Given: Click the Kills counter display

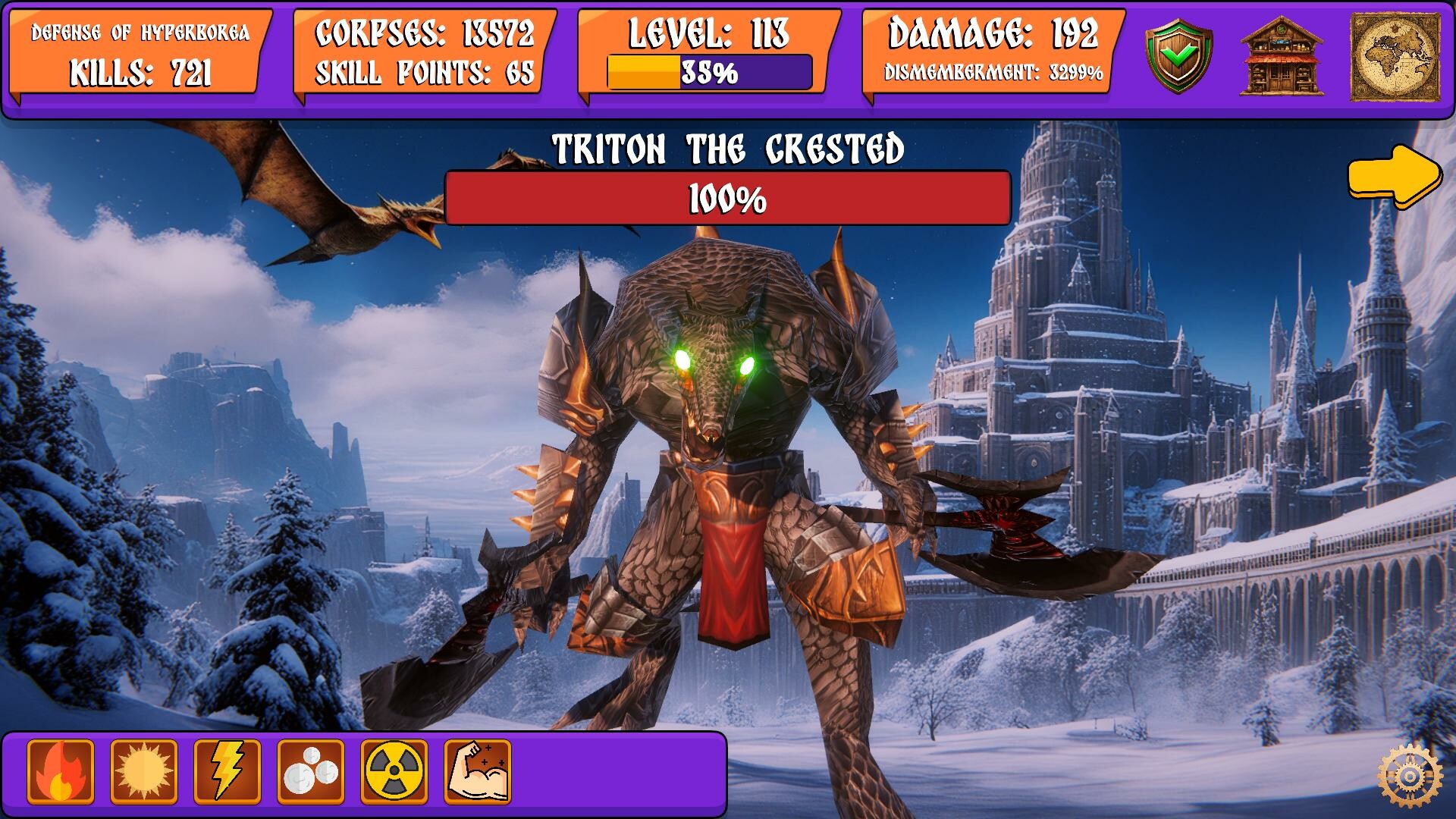Looking at the screenshot, I should (139, 73).
